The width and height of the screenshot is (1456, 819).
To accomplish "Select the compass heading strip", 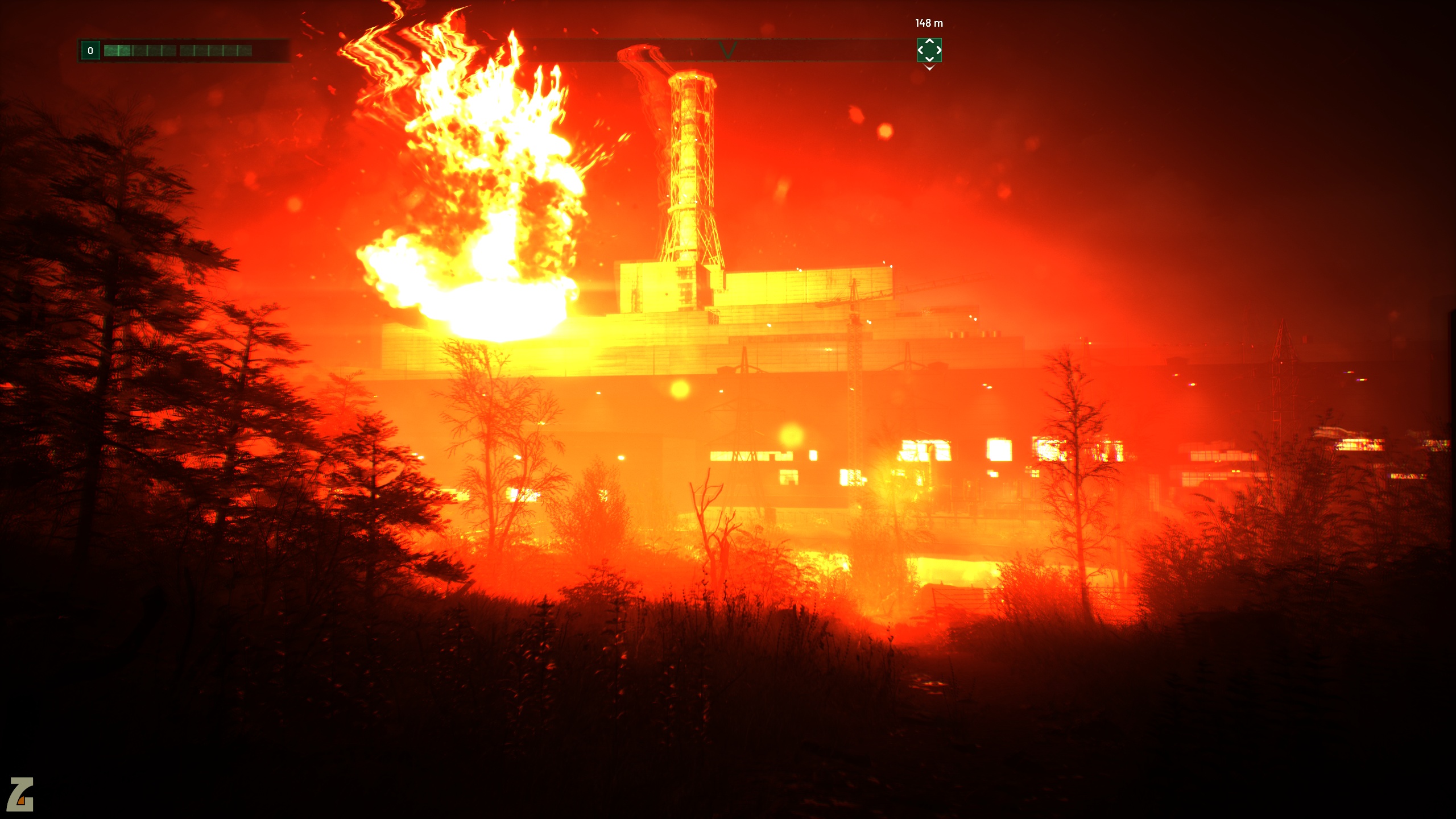I will (728, 50).
